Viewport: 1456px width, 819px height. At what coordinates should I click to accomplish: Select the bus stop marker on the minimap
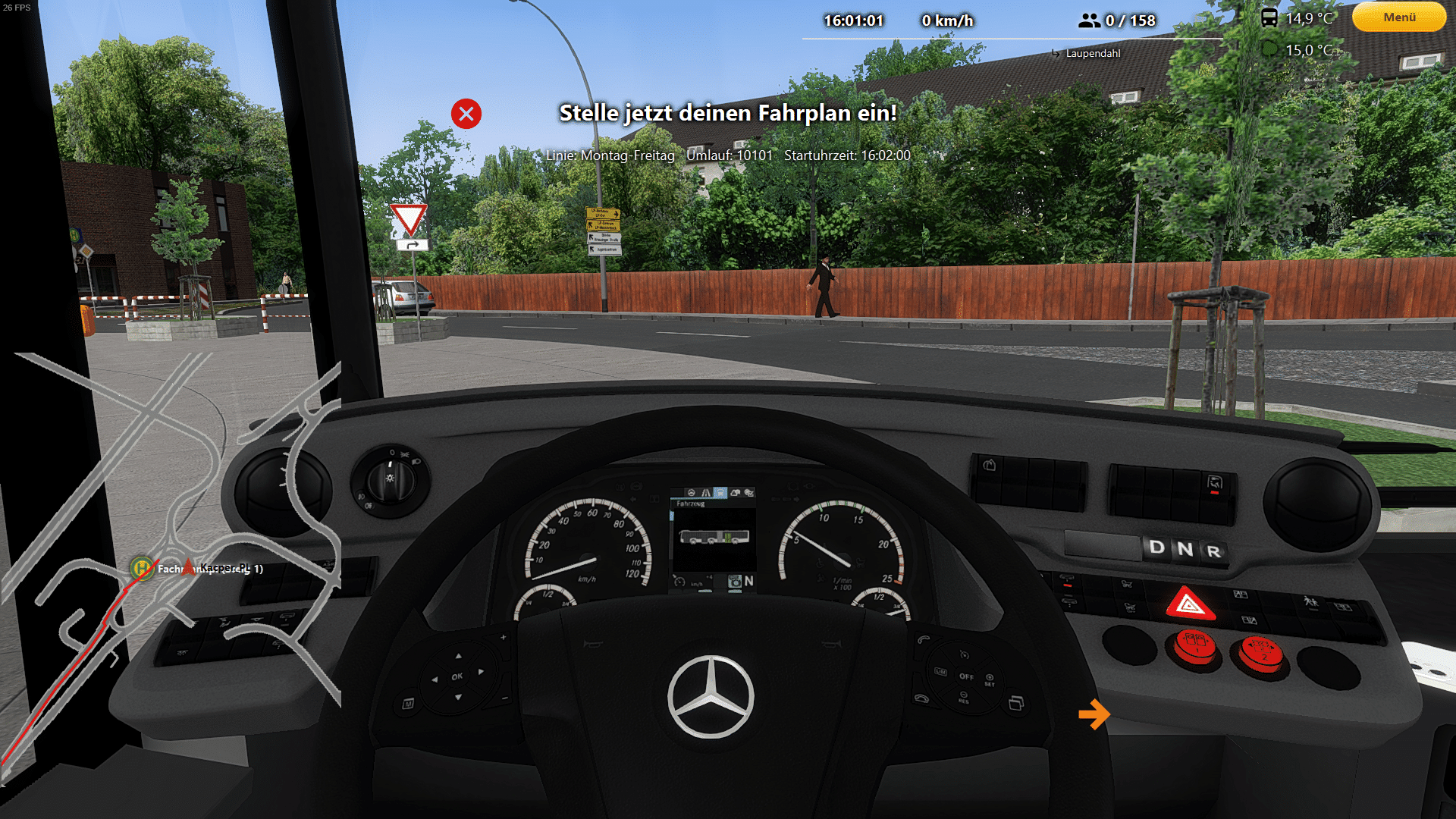coord(141,567)
